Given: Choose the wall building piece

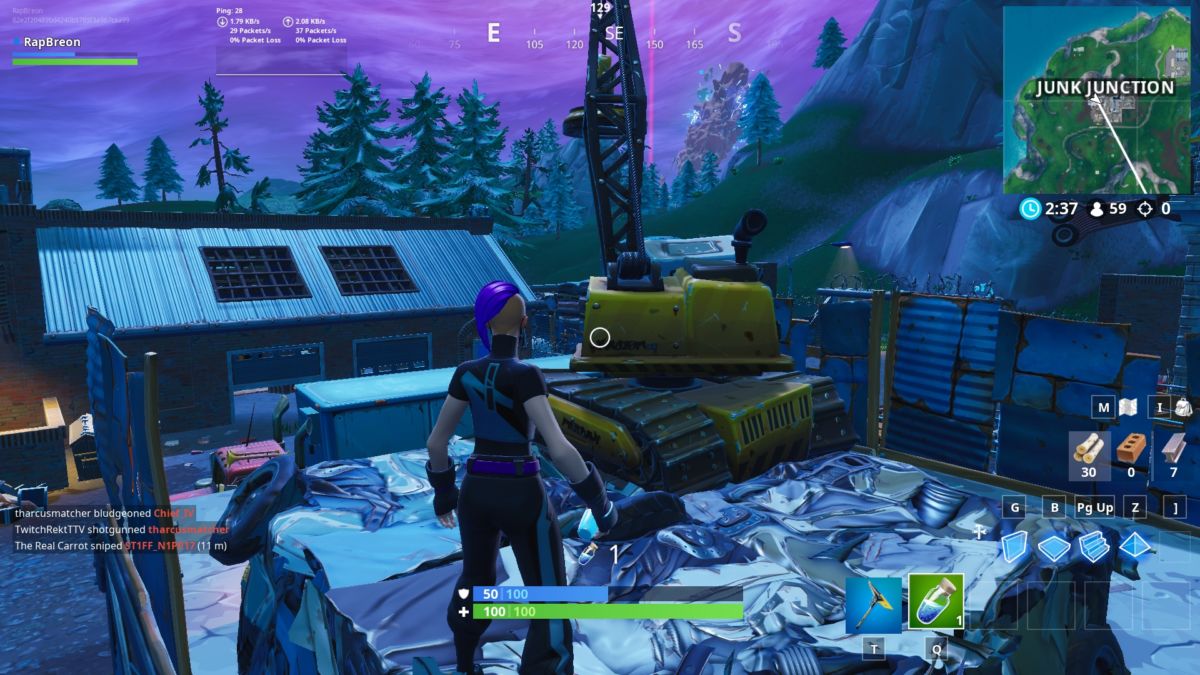Looking at the screenshot, I should [x=1015, y=546].
